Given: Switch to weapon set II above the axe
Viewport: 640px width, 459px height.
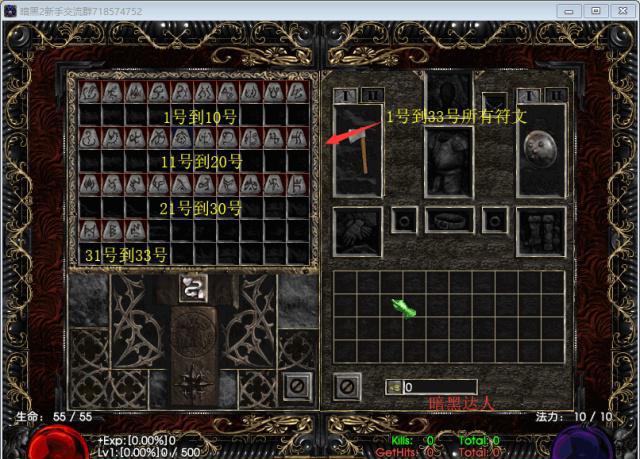Looking at the screenshot, I should (x=372, y=95).
